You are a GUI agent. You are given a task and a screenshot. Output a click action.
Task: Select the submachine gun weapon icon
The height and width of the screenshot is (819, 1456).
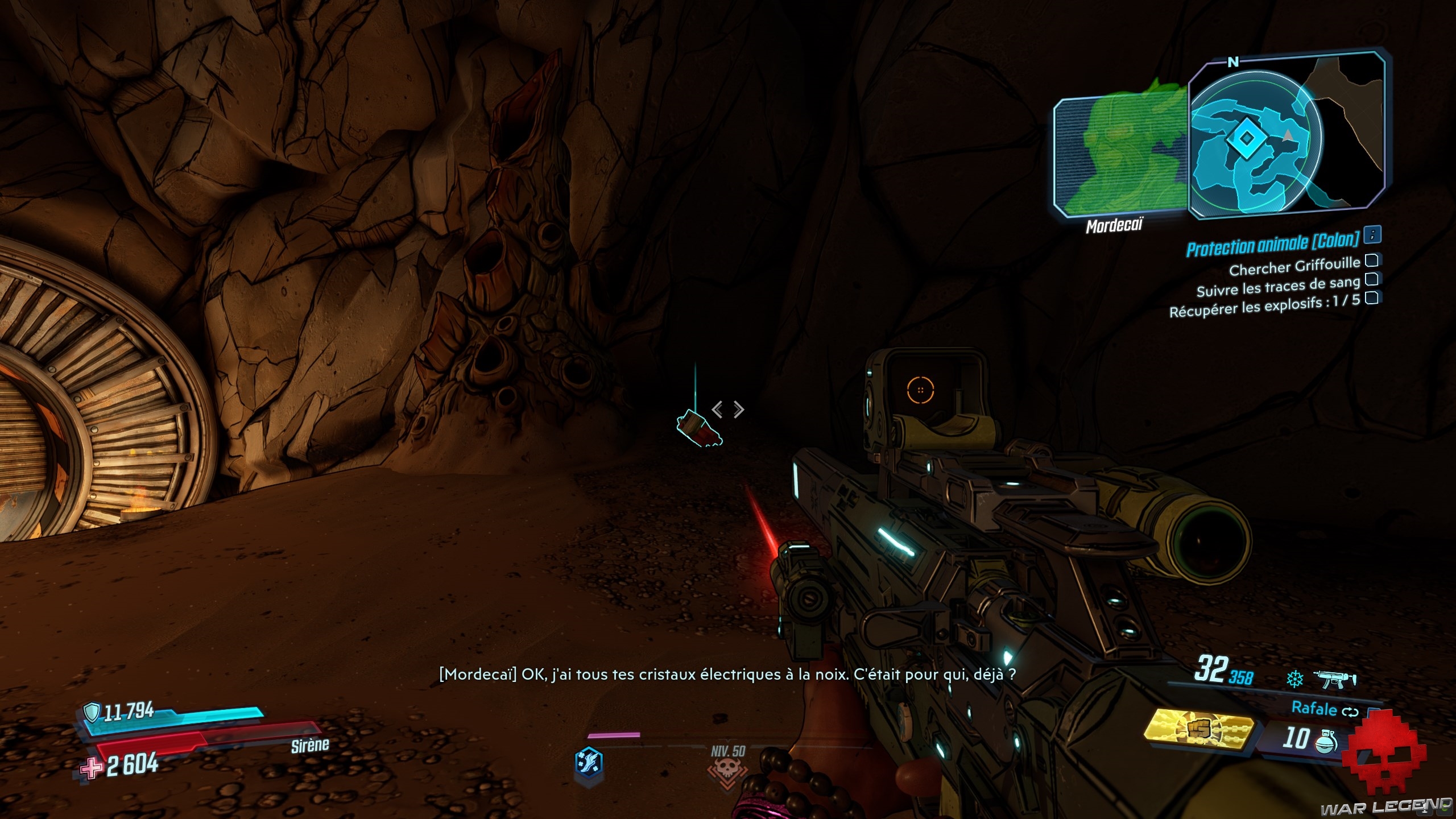[x=1334, y=679]
